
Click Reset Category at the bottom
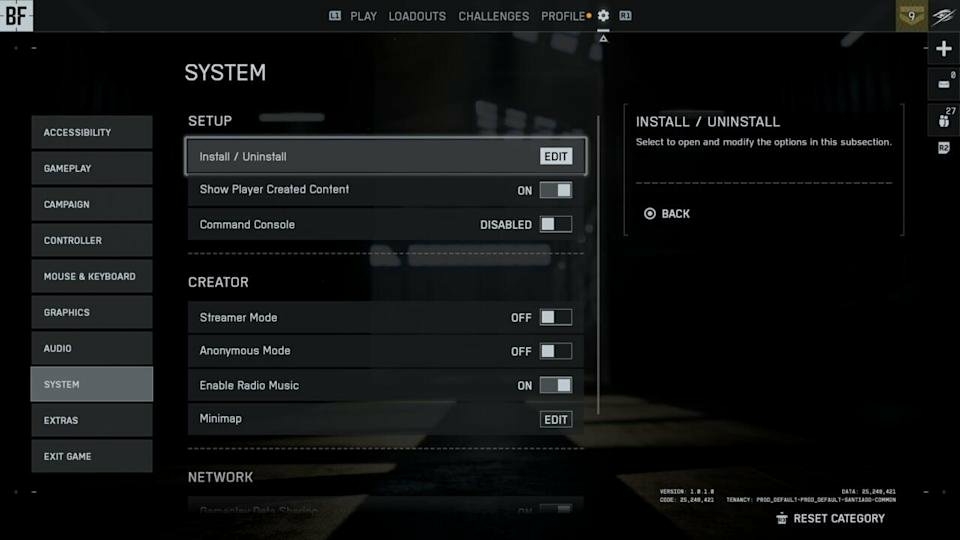838,518
